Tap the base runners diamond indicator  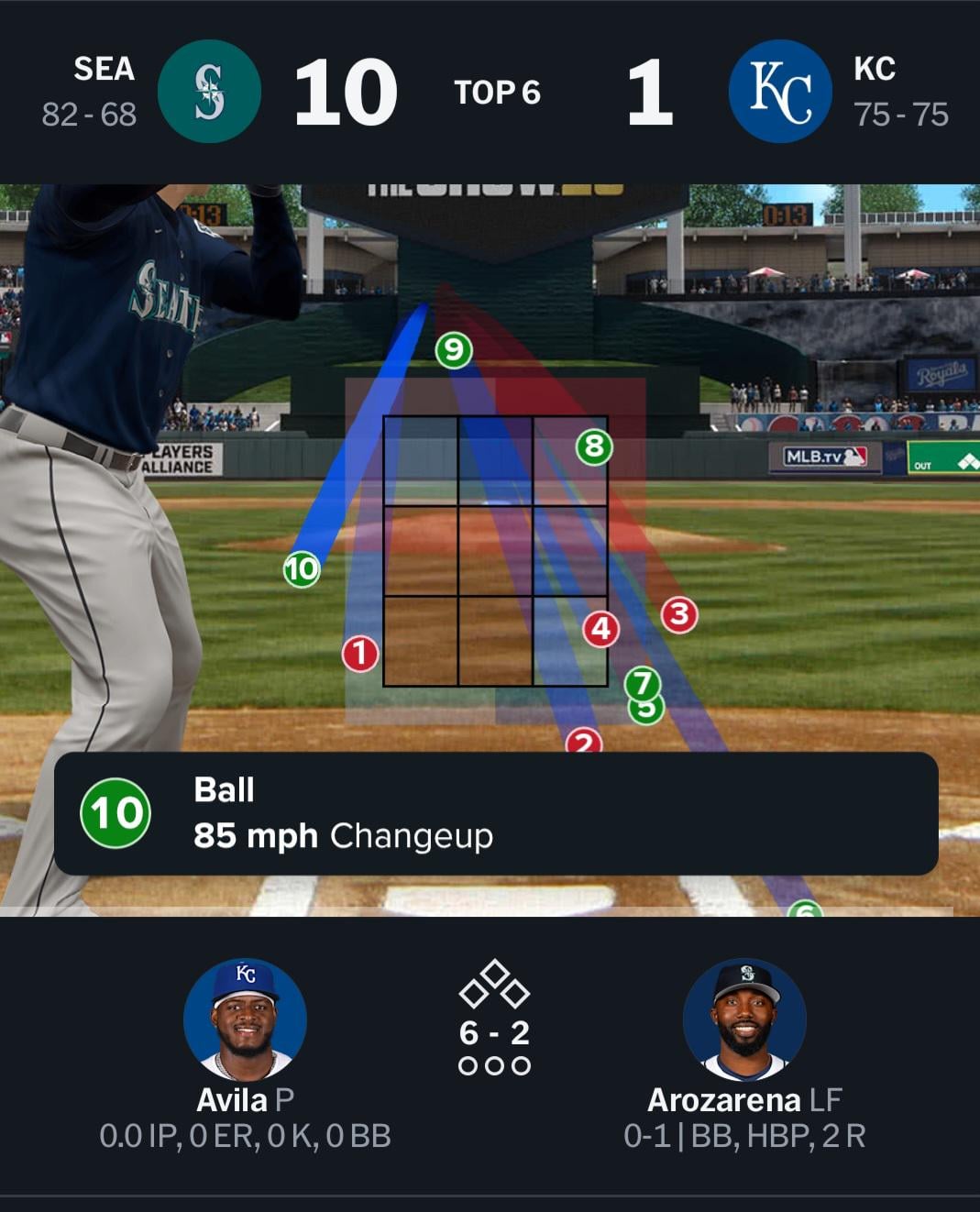[x=494, y=985]
